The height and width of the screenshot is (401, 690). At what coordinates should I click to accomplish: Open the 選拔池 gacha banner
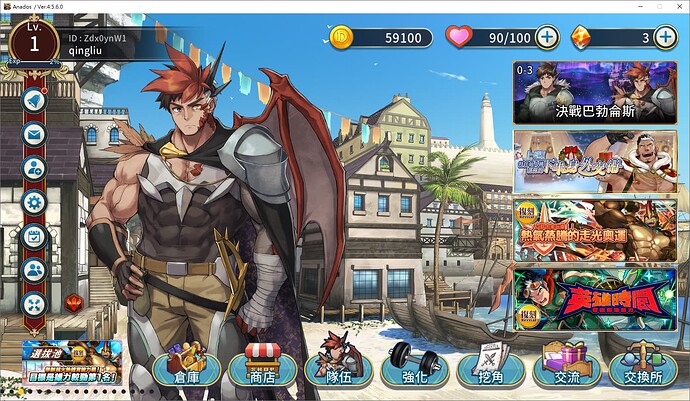pos(74,357)
